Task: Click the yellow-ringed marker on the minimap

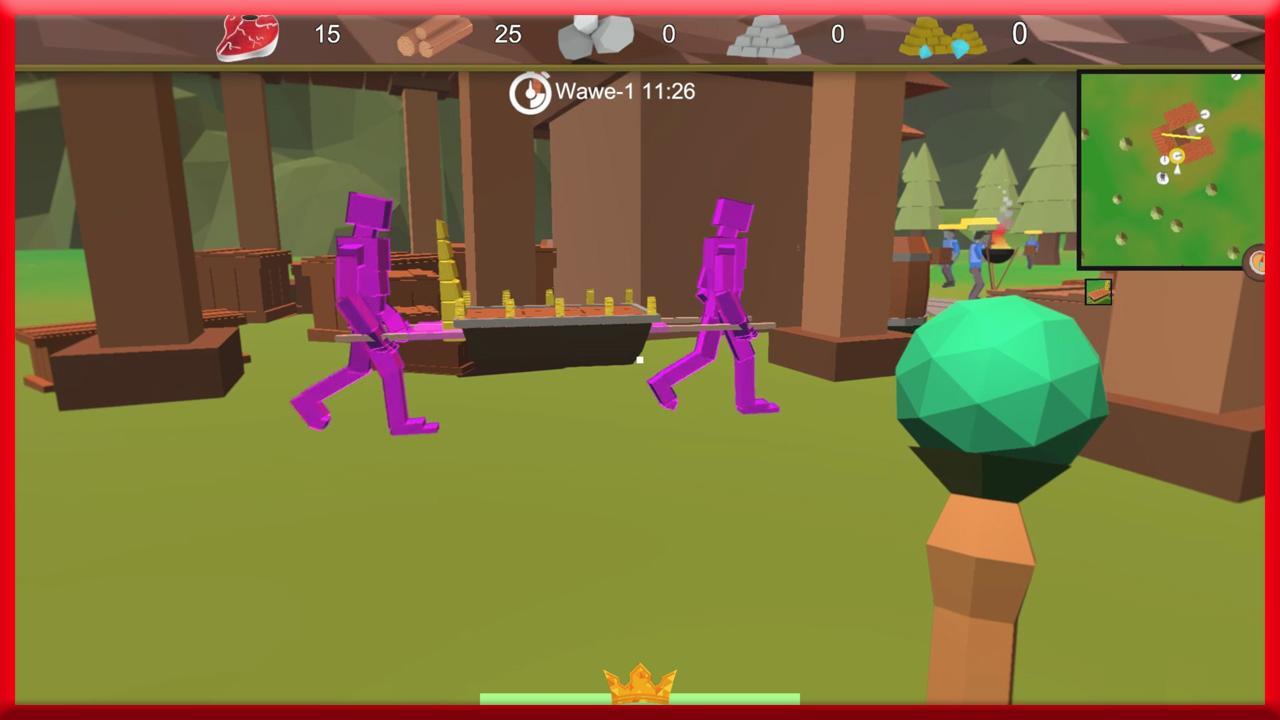Action: click(1177, 156)
